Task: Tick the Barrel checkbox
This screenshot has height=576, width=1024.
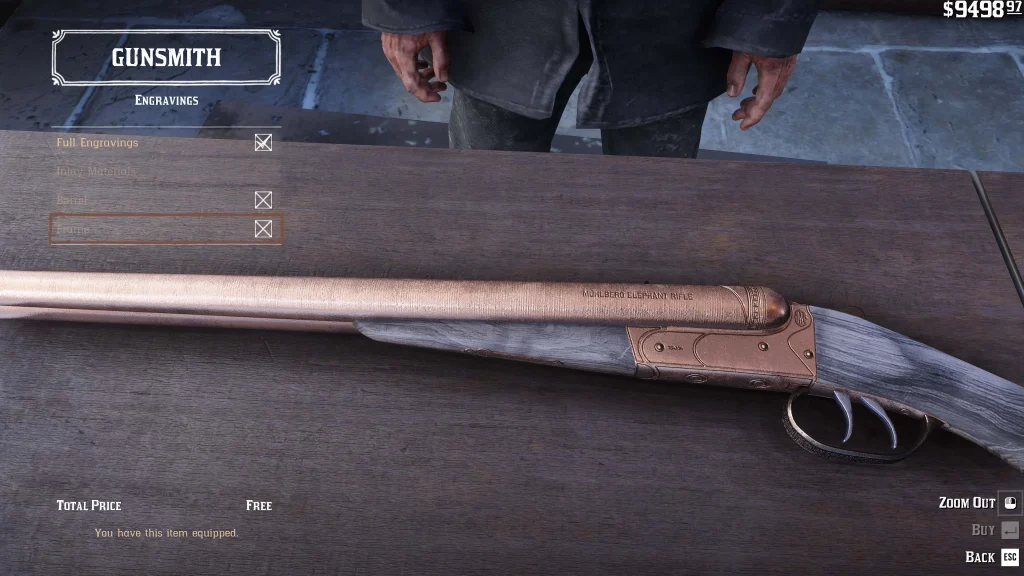Action: (x=263, y=201)
